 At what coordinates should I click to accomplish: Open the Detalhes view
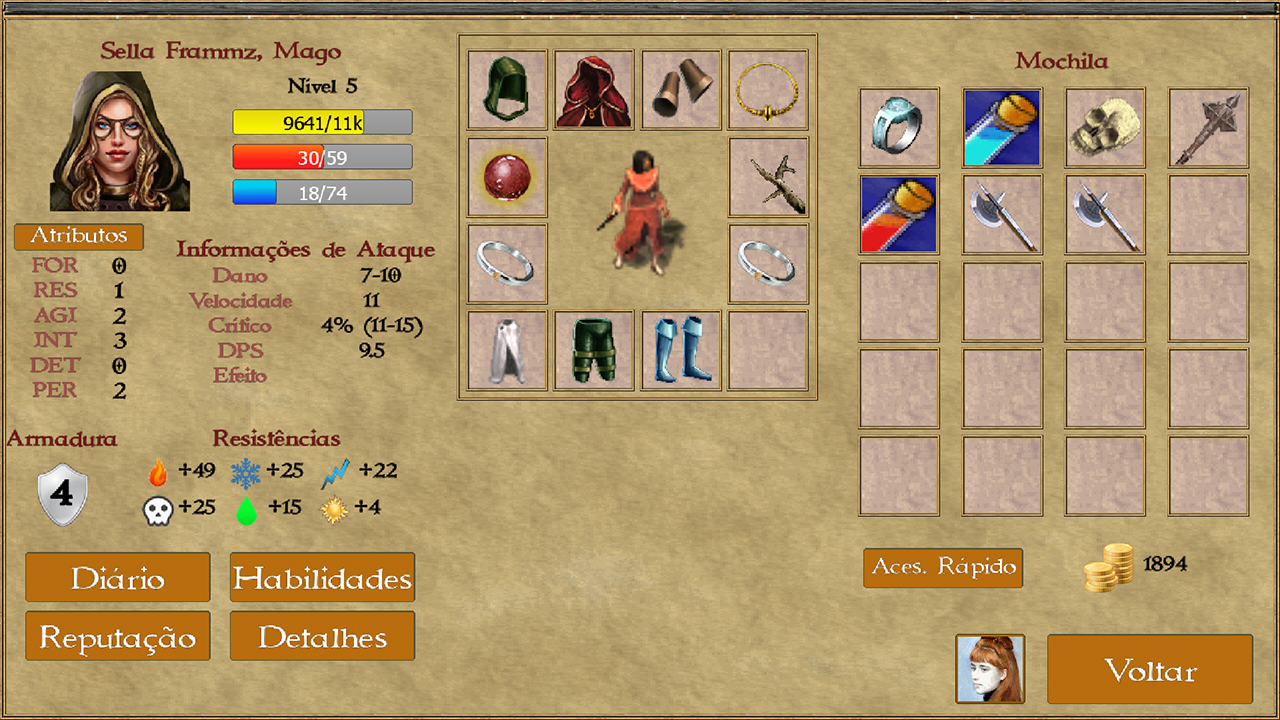click(x=322, y=635)
